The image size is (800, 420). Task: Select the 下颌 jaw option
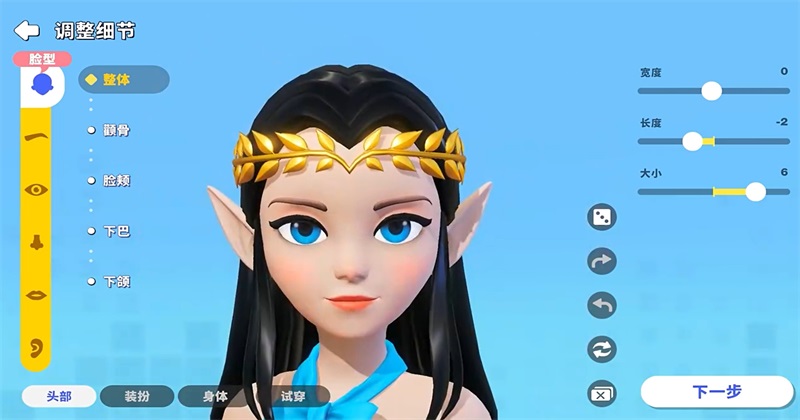(116, 282)
